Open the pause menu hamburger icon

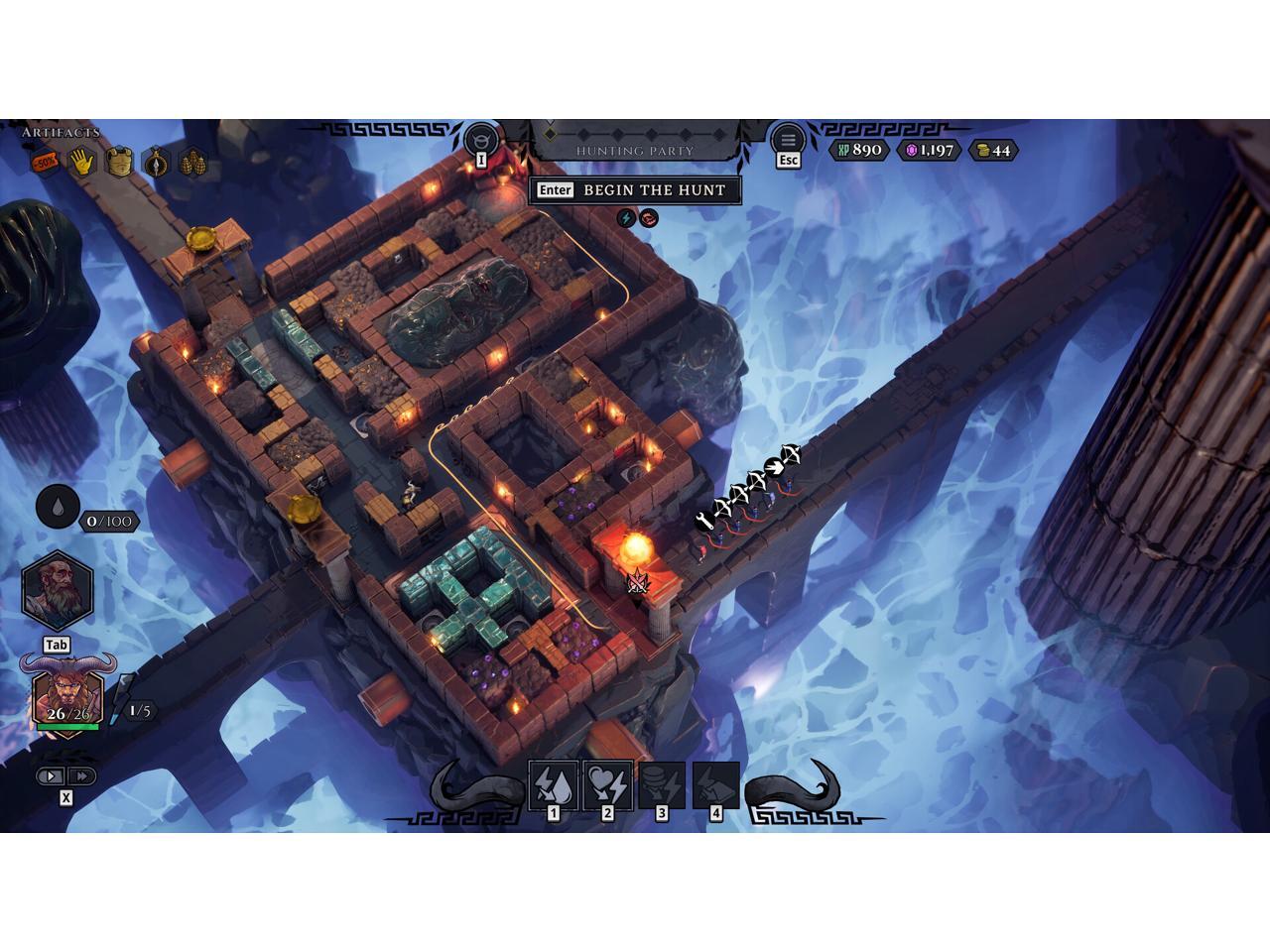pos(788,139)
